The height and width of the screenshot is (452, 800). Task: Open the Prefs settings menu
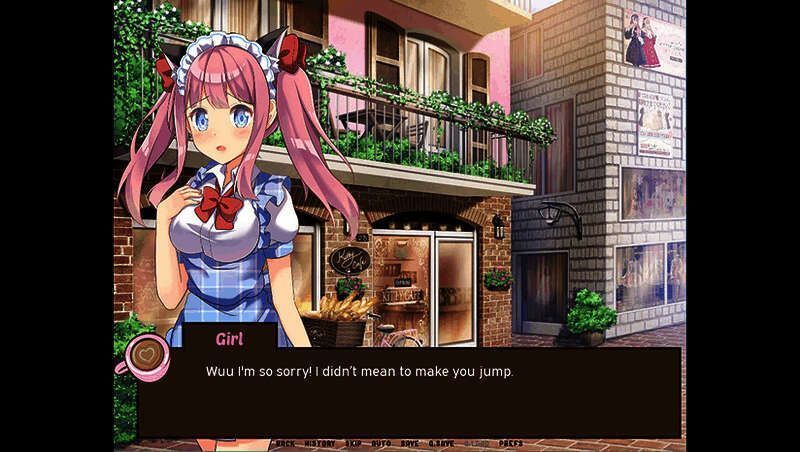pos(510,442)
